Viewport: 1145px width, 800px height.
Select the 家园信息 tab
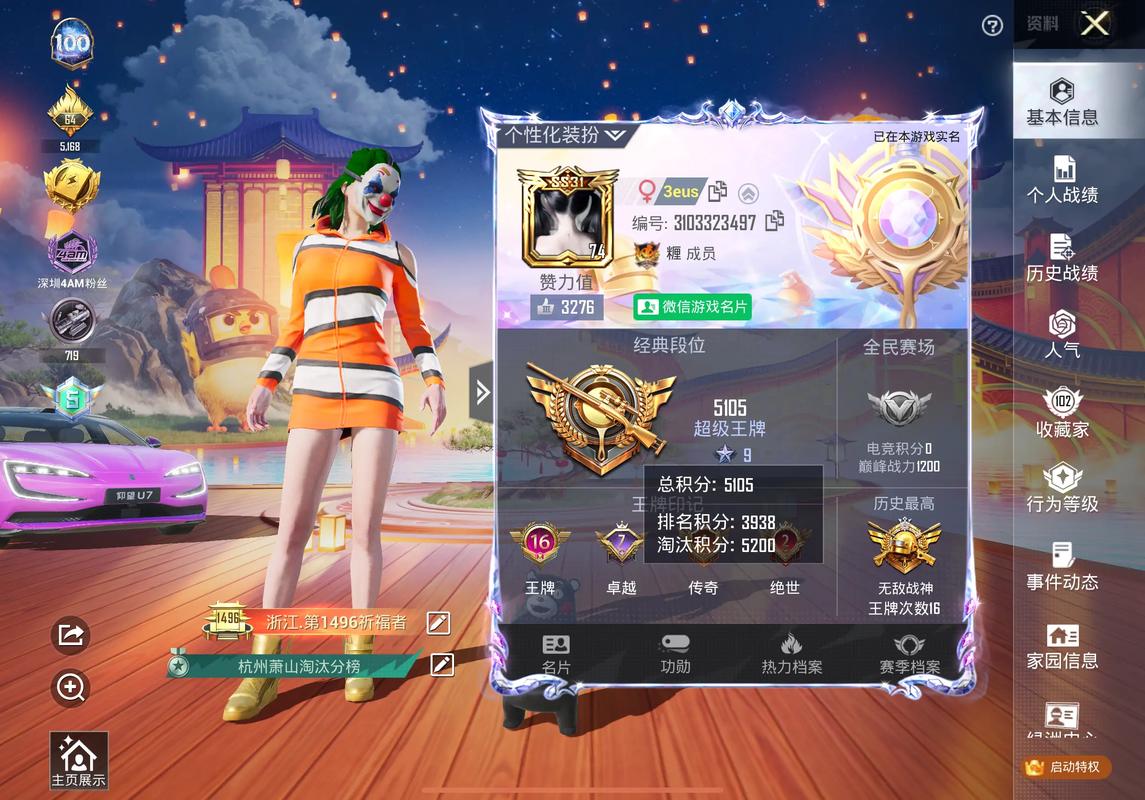1062,646
